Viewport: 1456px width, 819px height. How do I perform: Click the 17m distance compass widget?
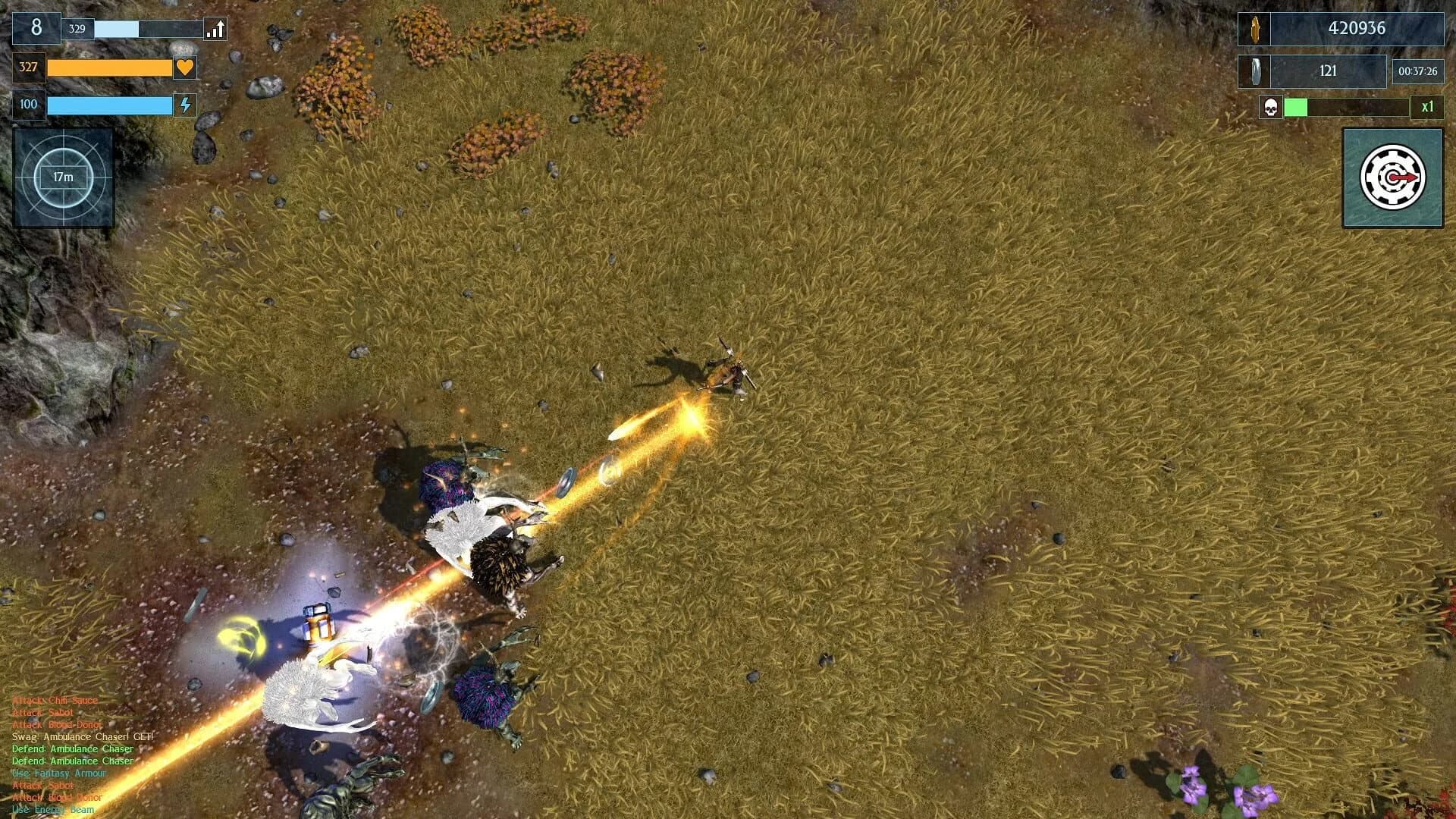click(x=63, y=177)
